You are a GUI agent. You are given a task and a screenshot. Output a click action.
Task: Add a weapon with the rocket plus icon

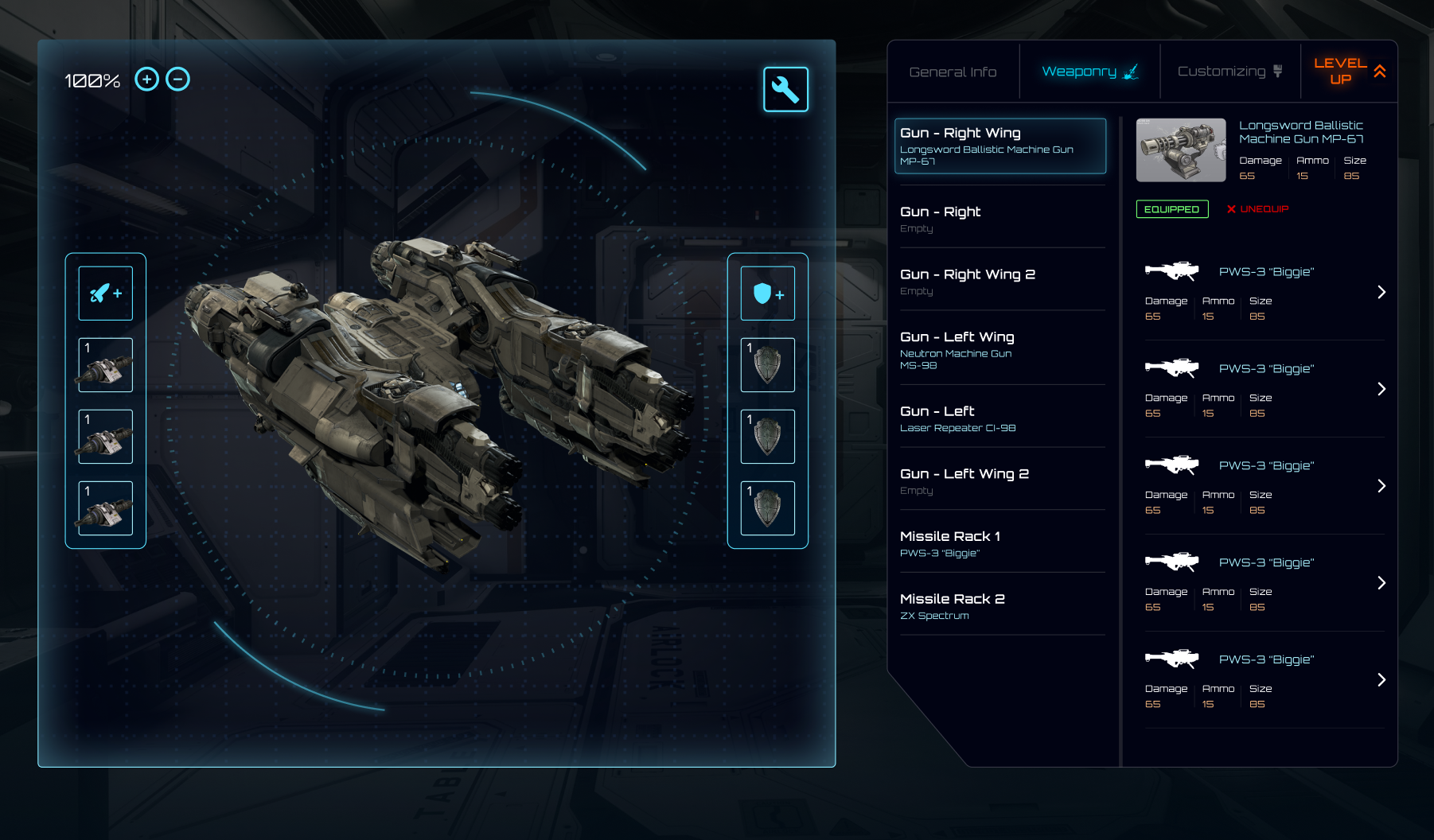coord(106,294)
